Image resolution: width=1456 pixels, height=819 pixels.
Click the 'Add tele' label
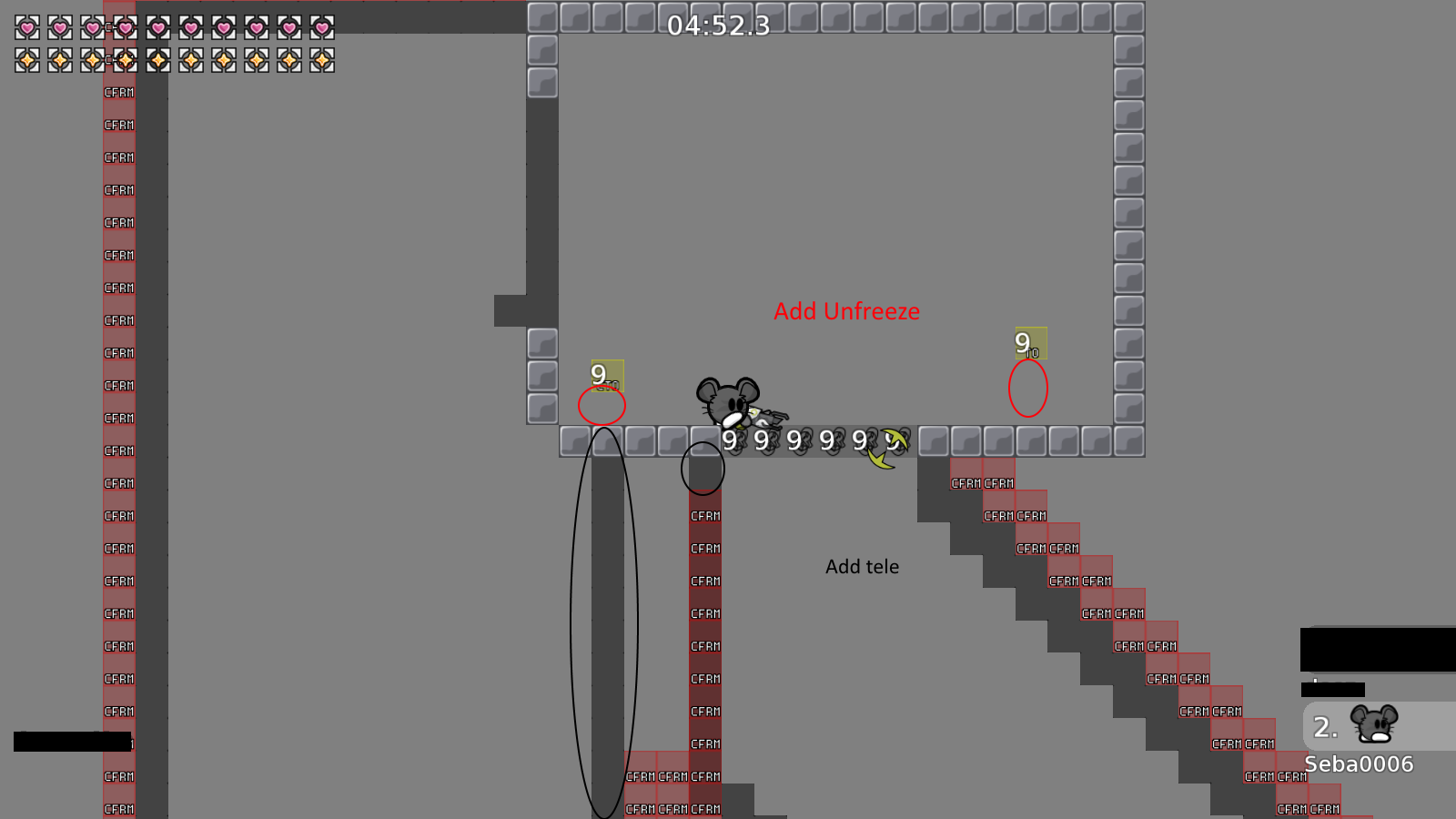point(862,566)
